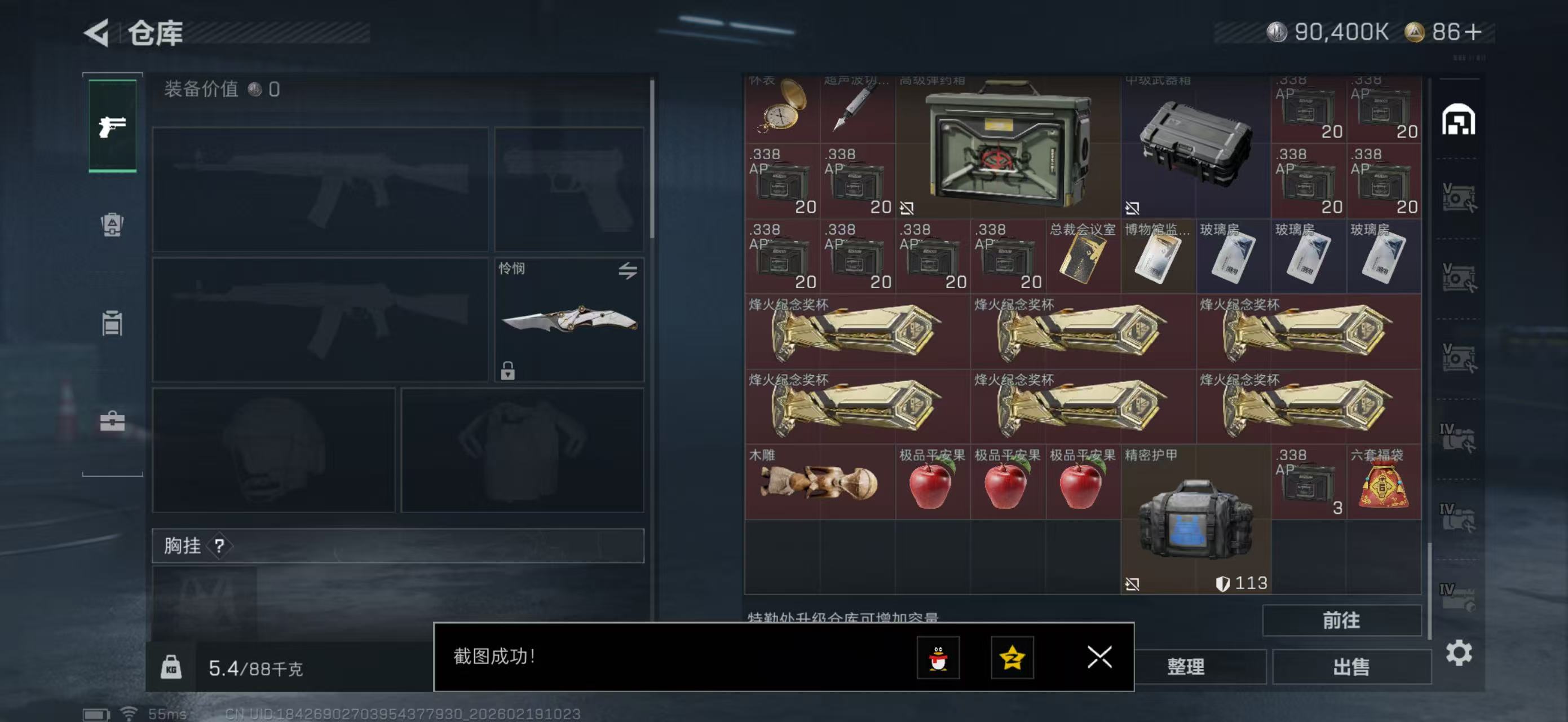
Task: Select the warehouse icon atop the right sidebar
Action: pyautogui.click(x=1460, y=120)
